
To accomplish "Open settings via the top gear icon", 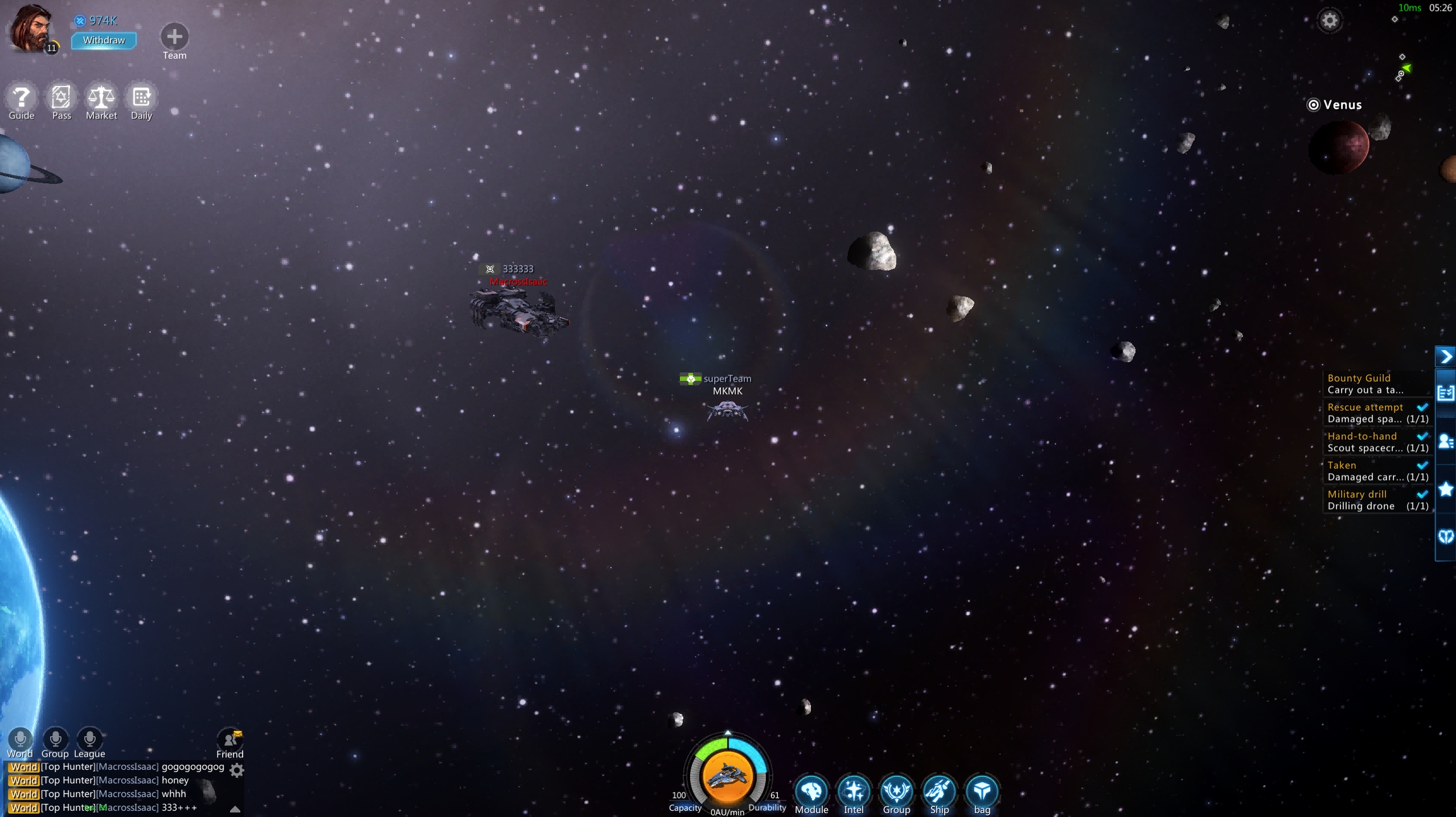I will (x=1330, y=21).
